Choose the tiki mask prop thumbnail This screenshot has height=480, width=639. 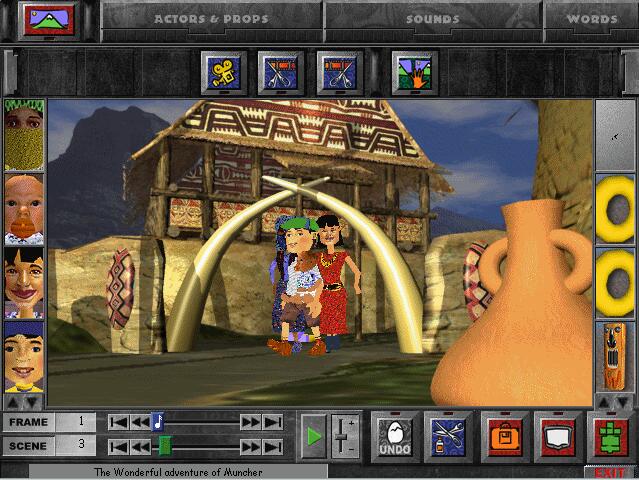point(616,356)
